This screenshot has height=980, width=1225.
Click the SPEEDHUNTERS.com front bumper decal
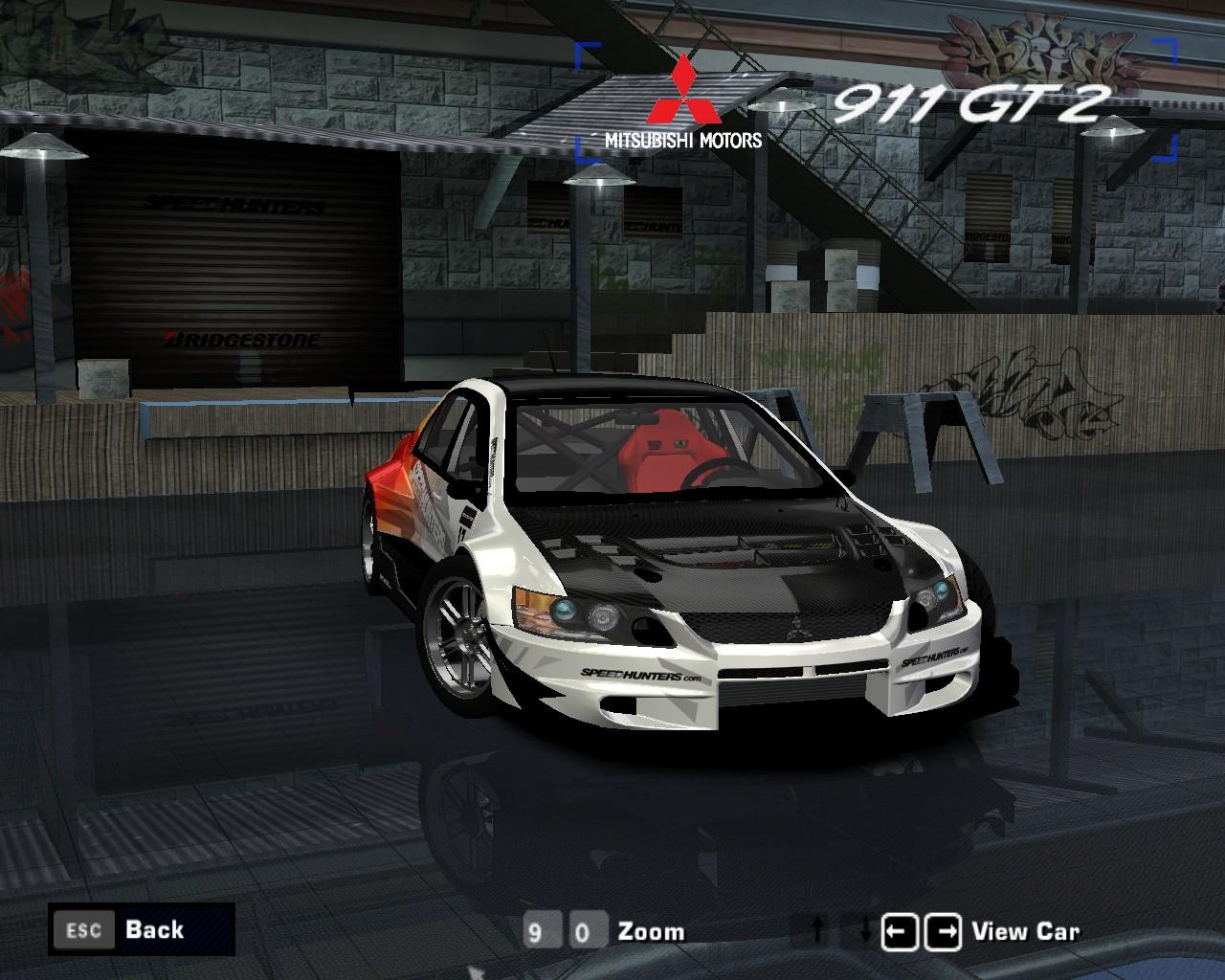[x=641, y=675]
